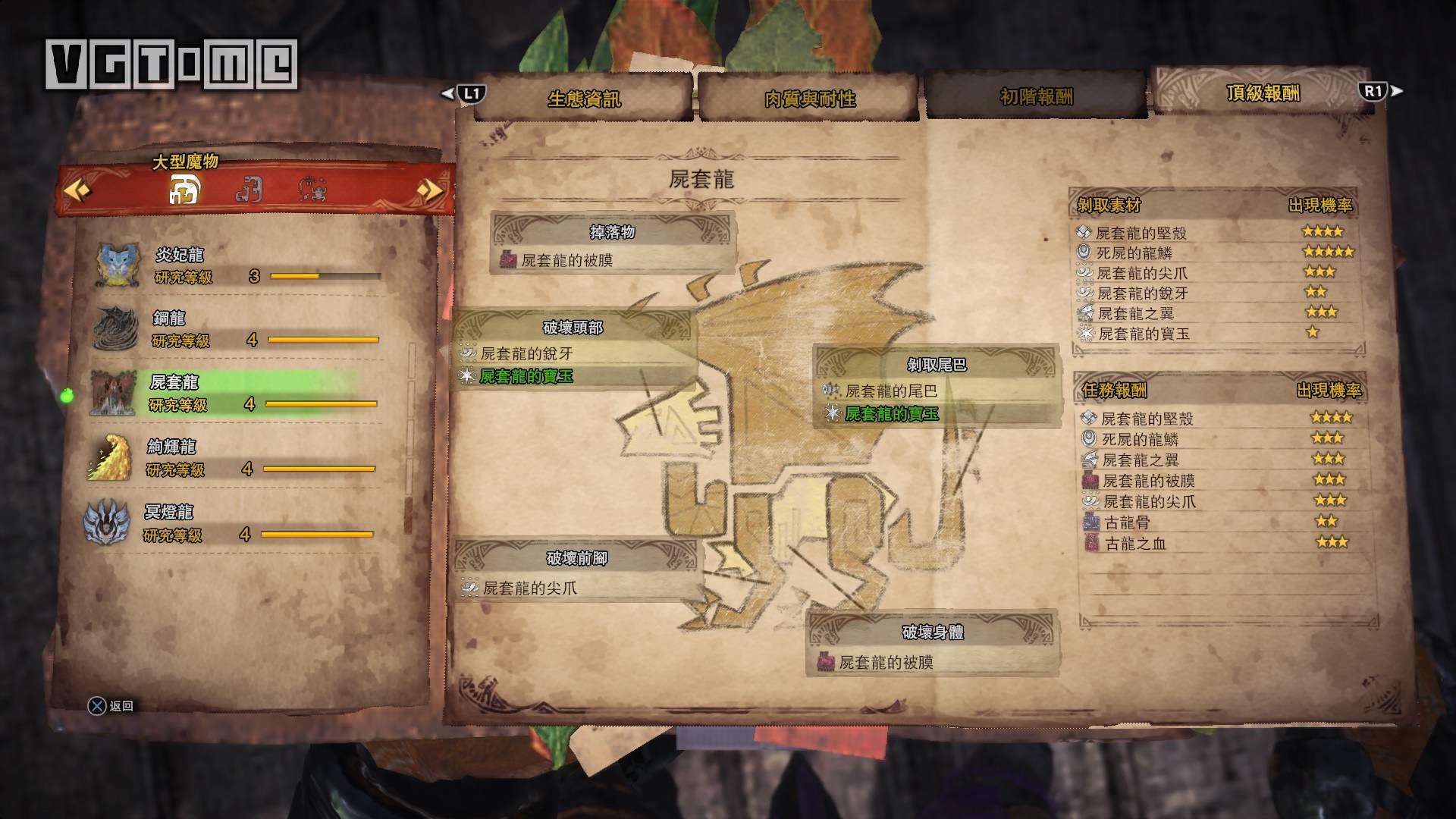Click 屍套龍的尖爪 under 破壞前腳
Image resolution: width=1456 pixels, height=819 pixels.
(529, 588)
